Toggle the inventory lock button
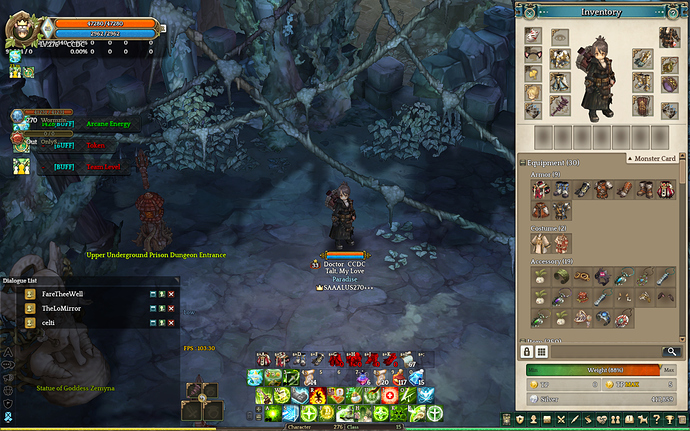690x431 pixels. pyautogui.click(x=524, y=351)
